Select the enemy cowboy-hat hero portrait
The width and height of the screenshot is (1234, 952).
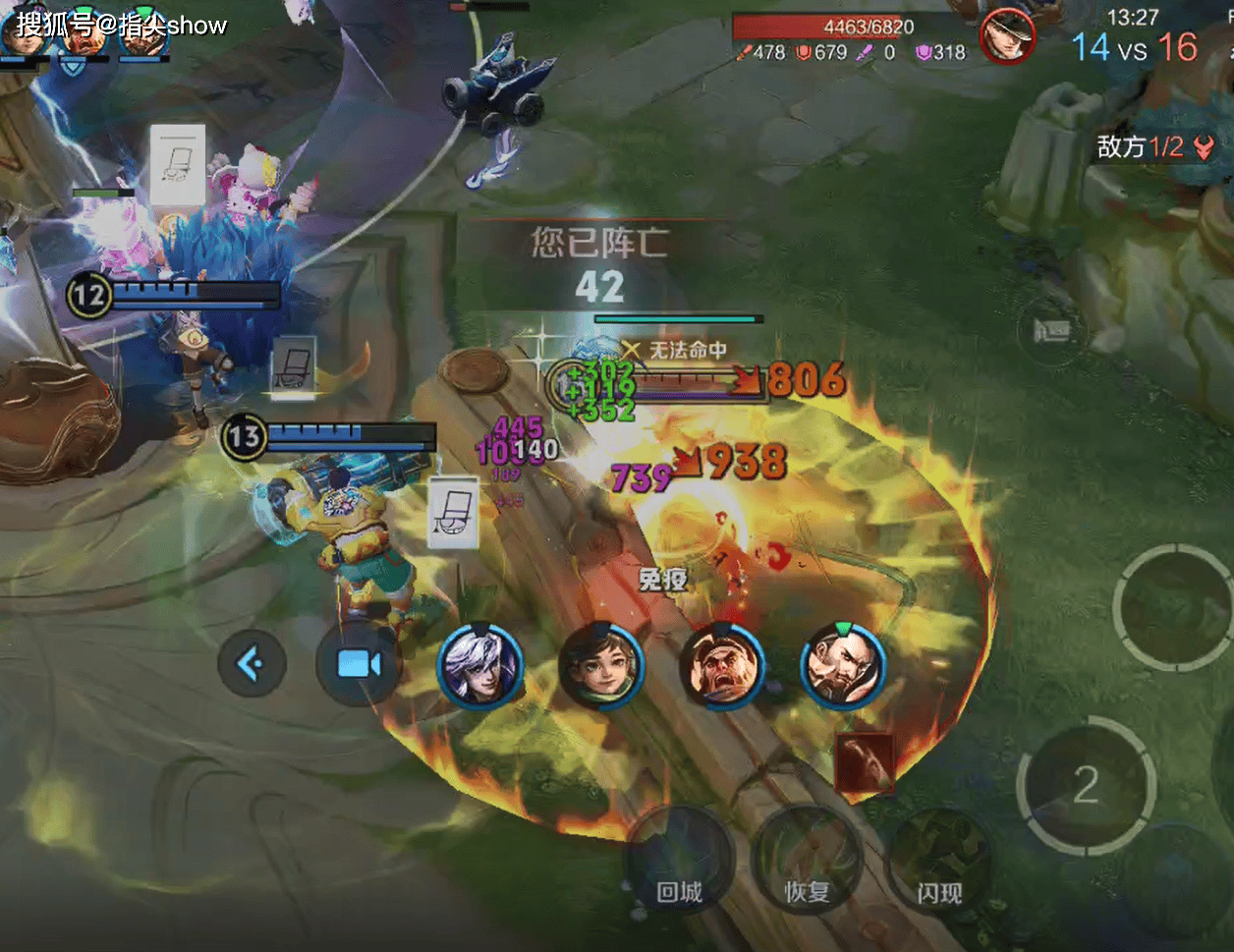click(1007, 36)
